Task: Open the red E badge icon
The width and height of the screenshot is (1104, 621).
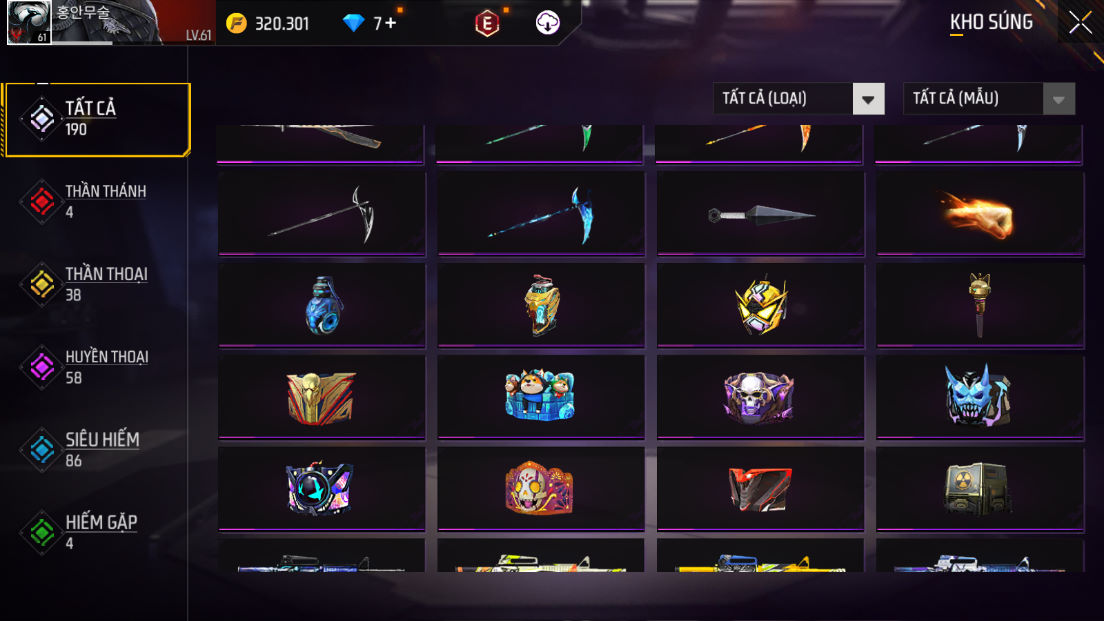Action: click(487, 23)
